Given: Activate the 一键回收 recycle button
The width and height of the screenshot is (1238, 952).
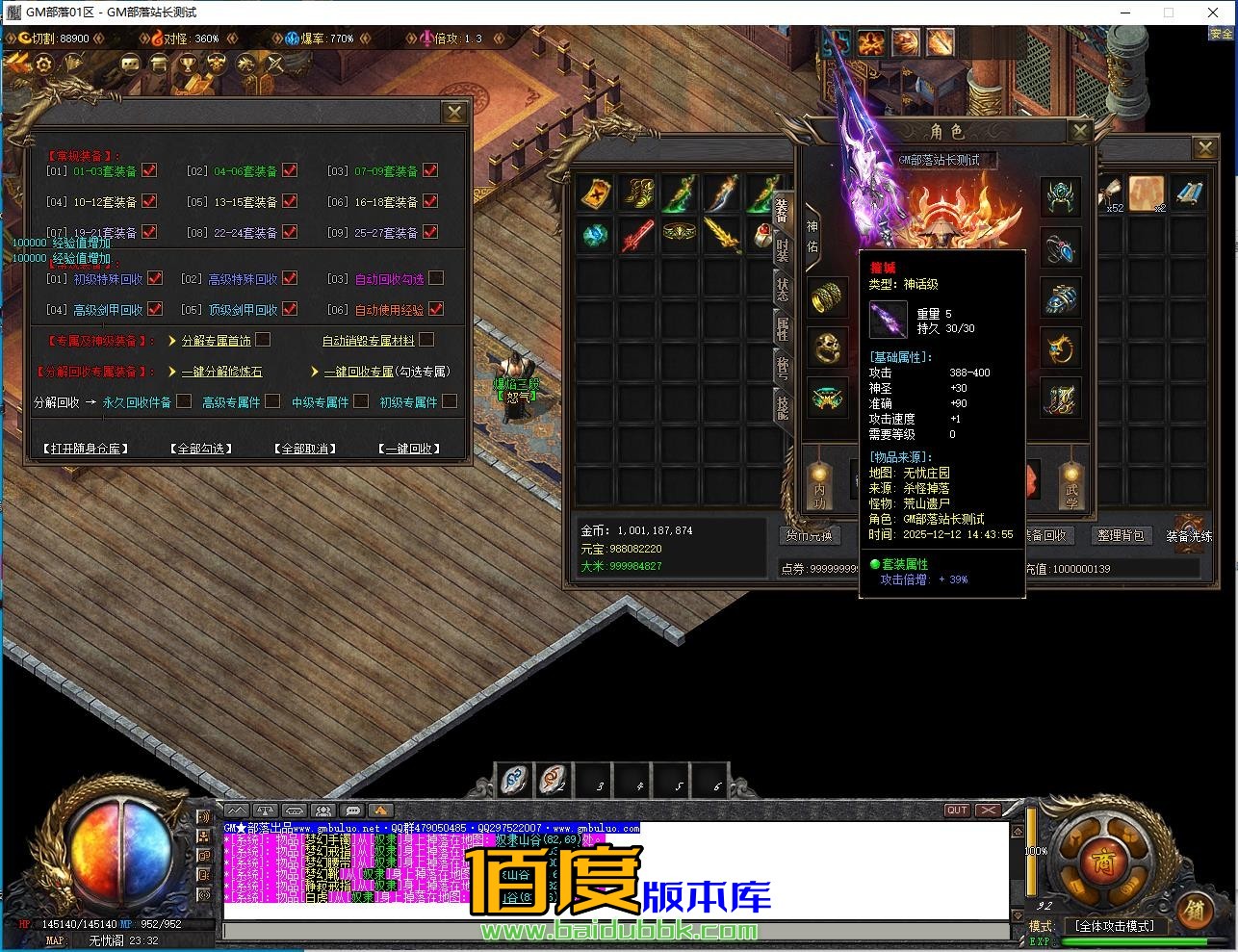Looking at the screenshot, I should [409, 449].
